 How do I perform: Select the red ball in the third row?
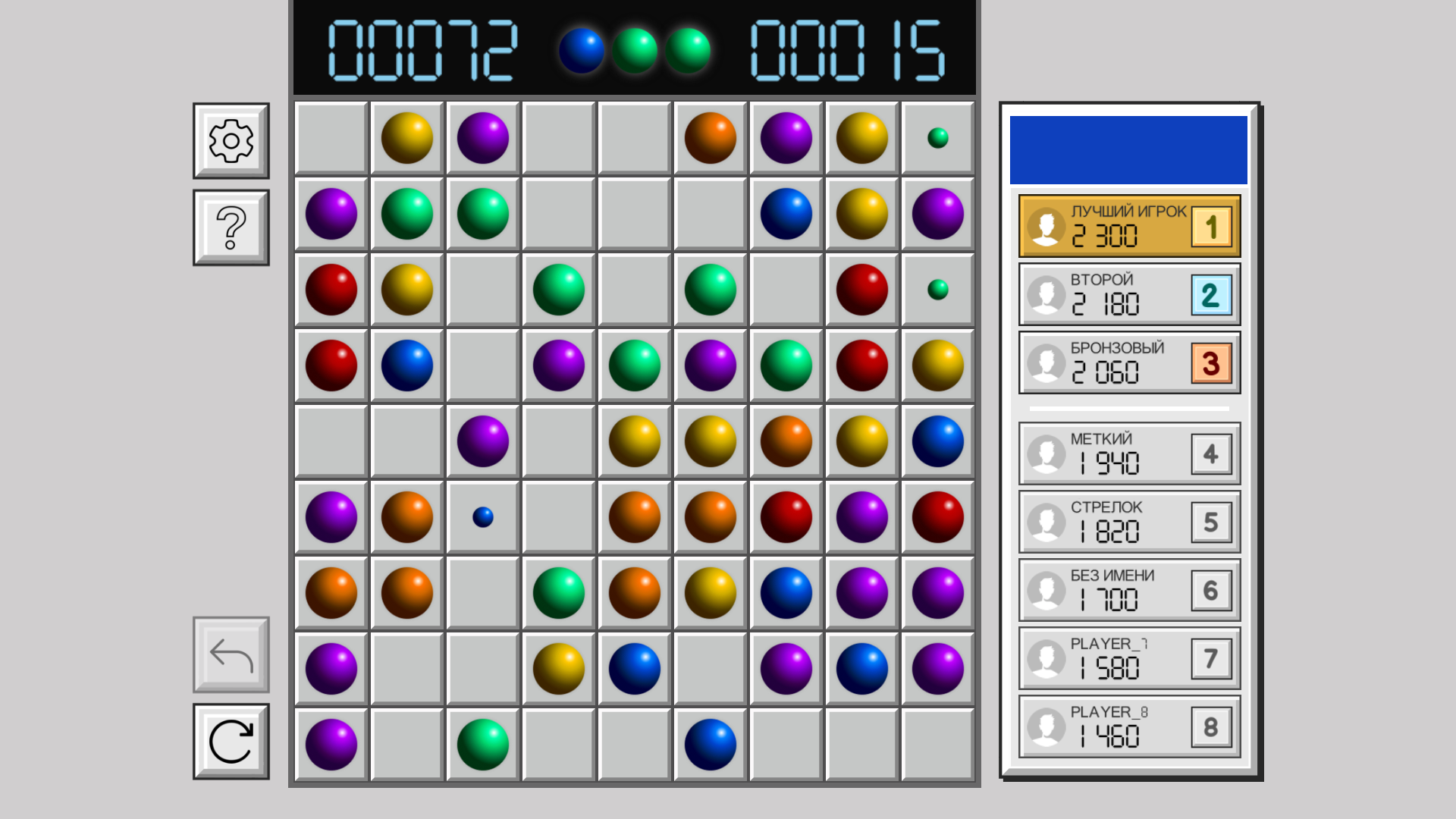click(331, 289)
